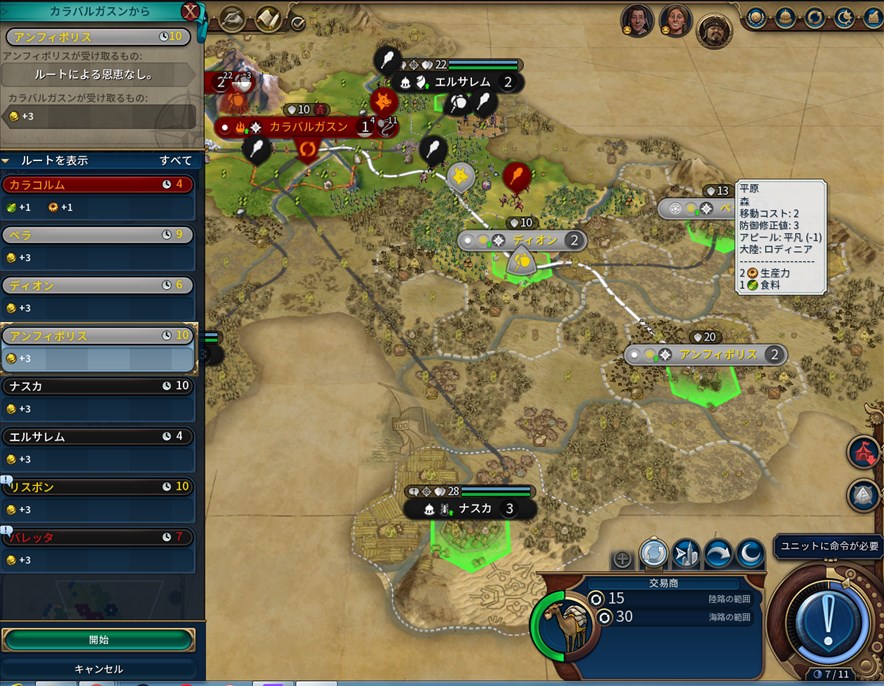The image size is (884, 686).
Task: Close the trade route panel
Action: tap(190, 12)
